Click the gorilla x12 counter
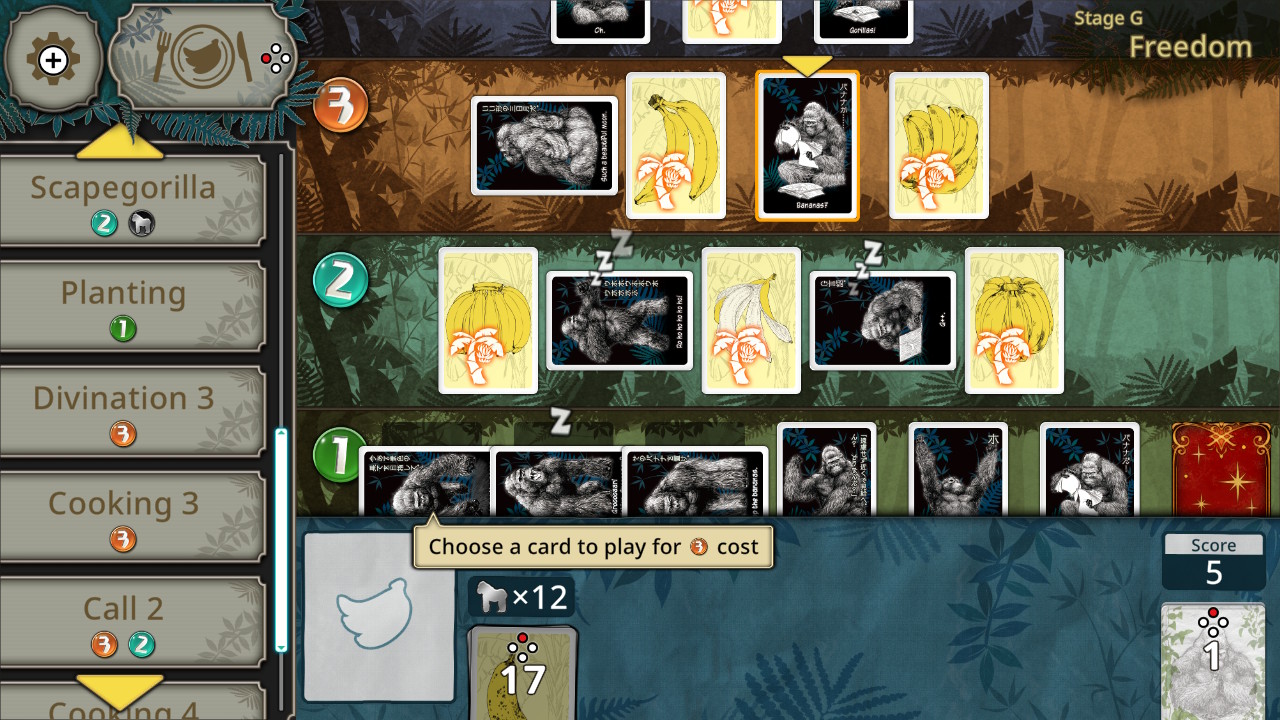Image resolution: width=1280 pixels, height=720 pixels. [x=523, y=596]
